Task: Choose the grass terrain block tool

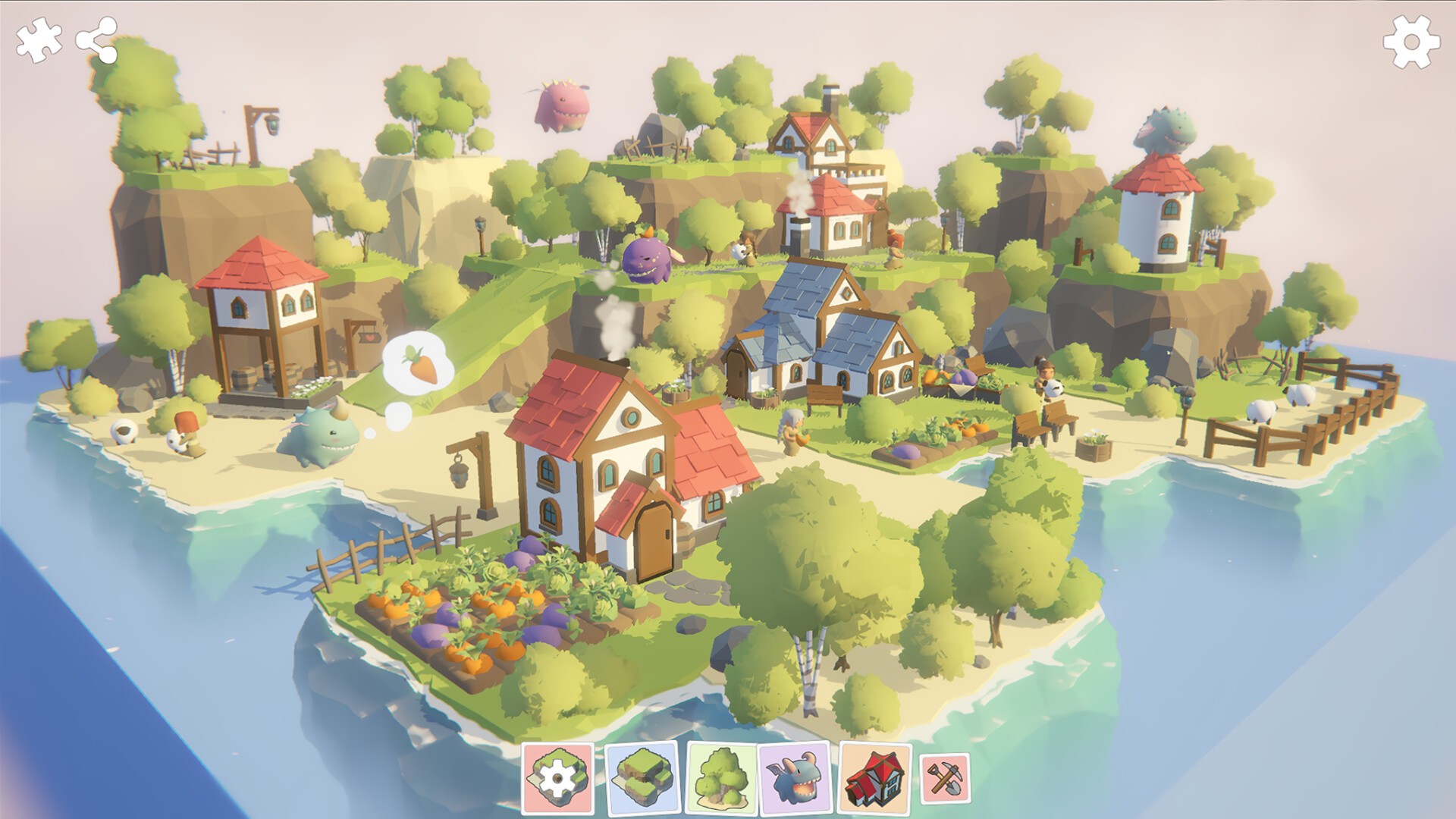Action: (x=642, y=778)
